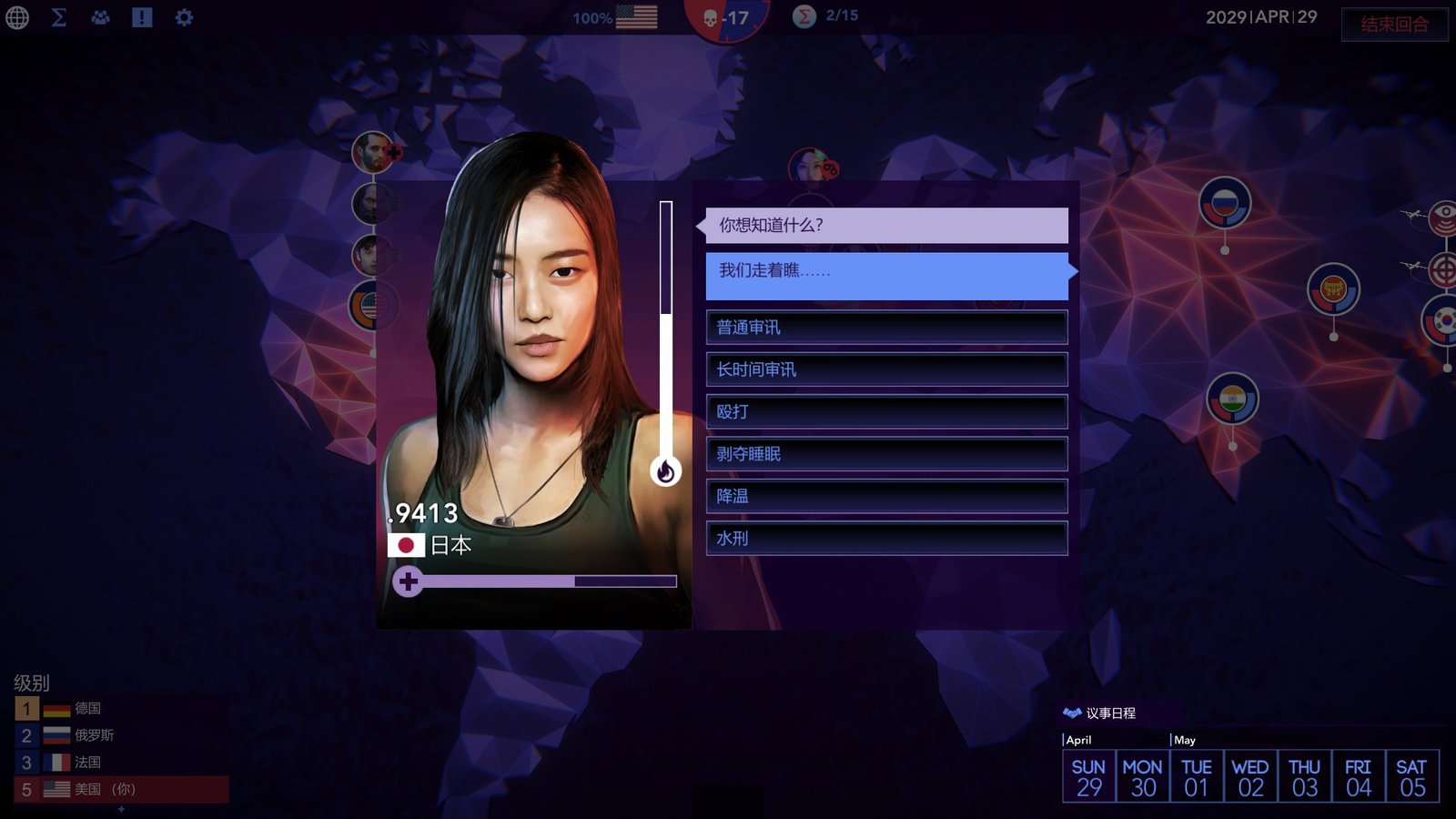
Task: Open the globe icon in the top bar
Action: [17, 17]
